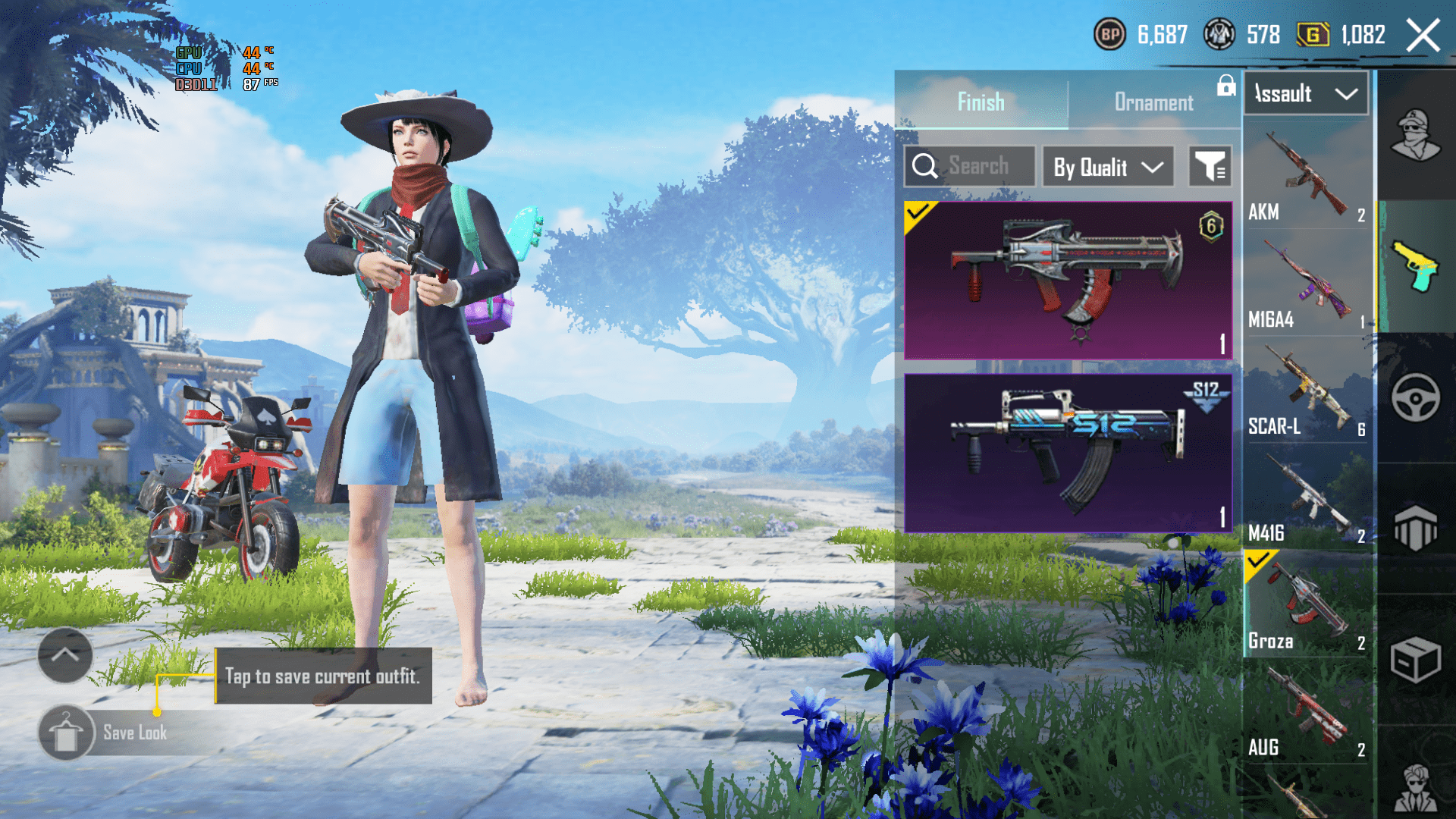Open the filter funnel options
Viewport: 1456px width, 819px height.
[1210, 166]
